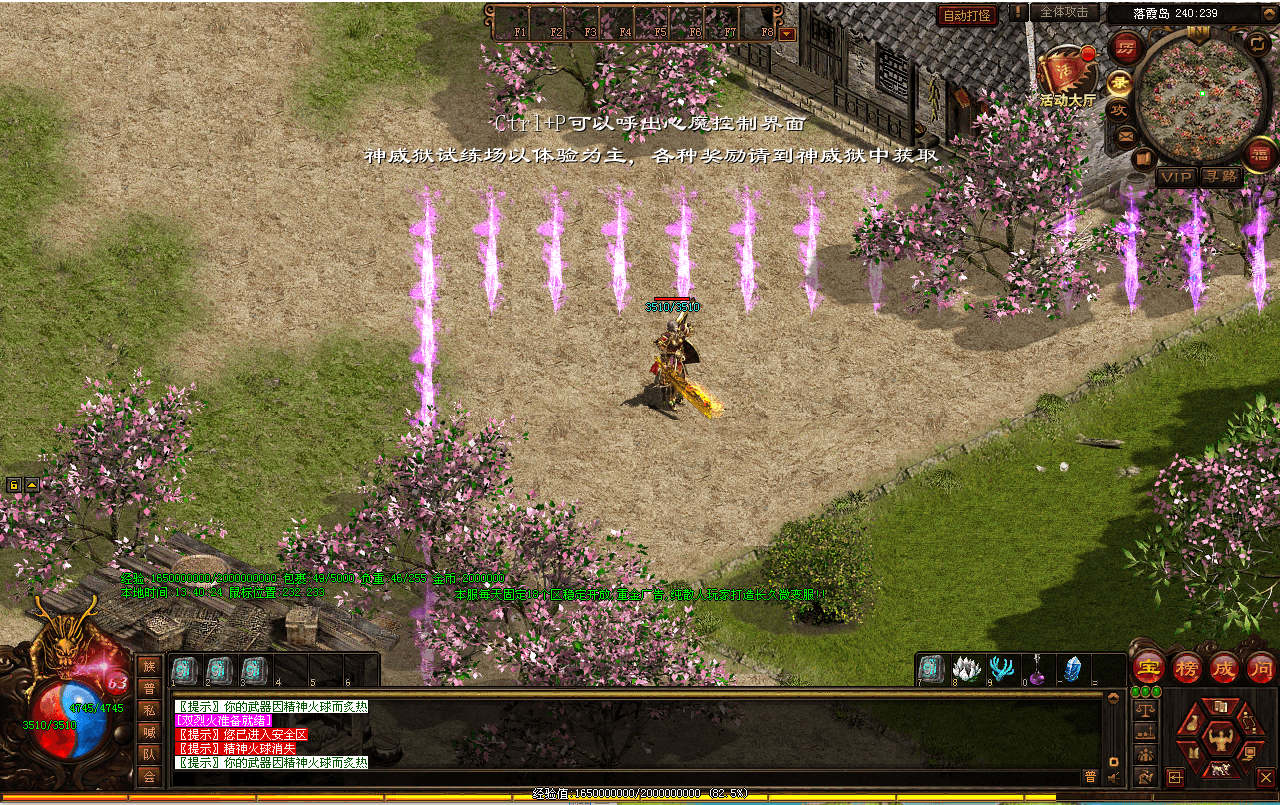Open the character panel muscular figure icon
The image size is (1280, 805).
pyautogui.click(x=1219, y=740)
